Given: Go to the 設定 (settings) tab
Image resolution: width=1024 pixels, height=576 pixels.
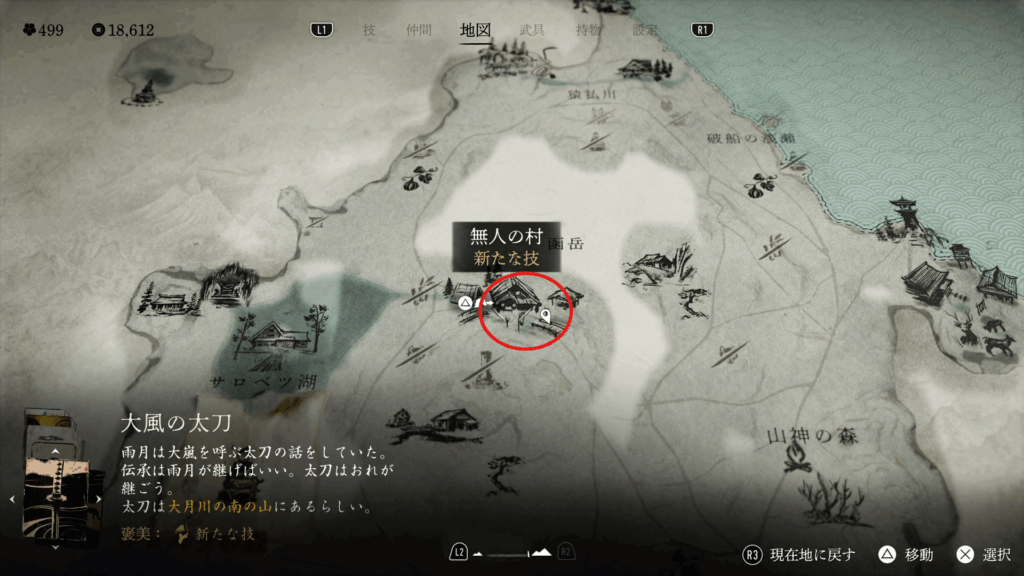Looking at the screenshot, I should tap(645, 30).
